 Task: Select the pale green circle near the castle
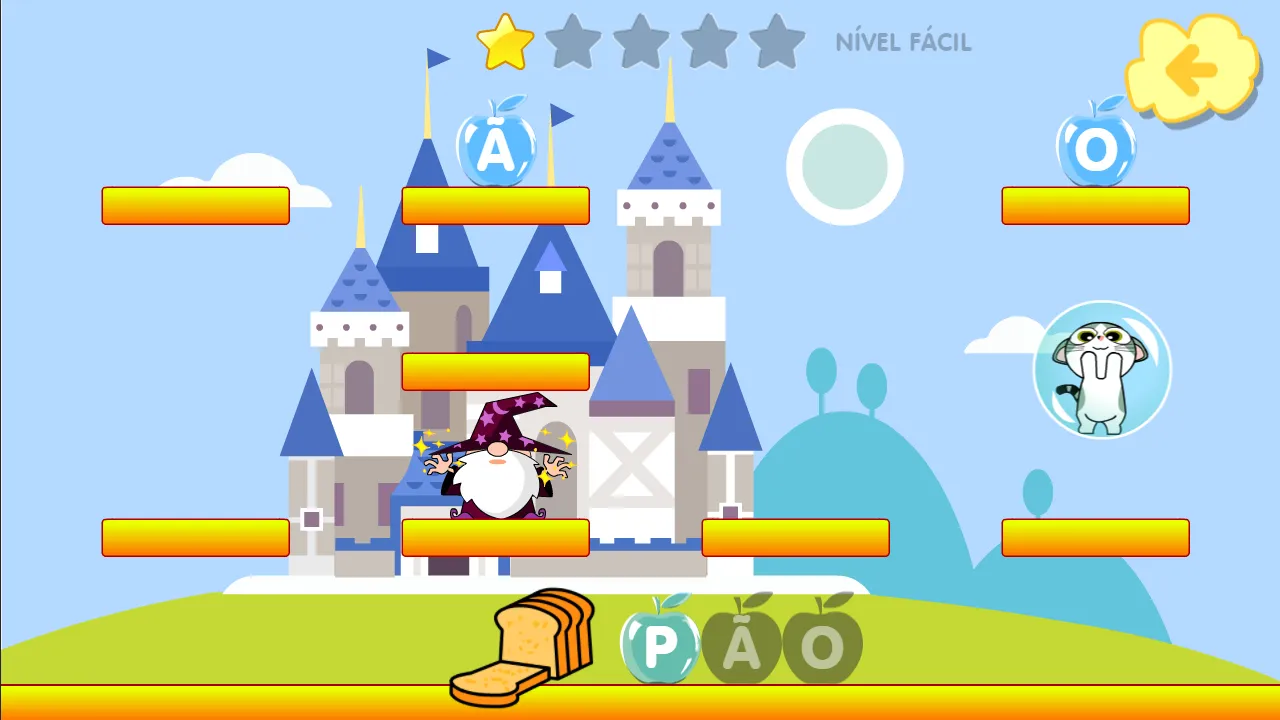(845, 165)
